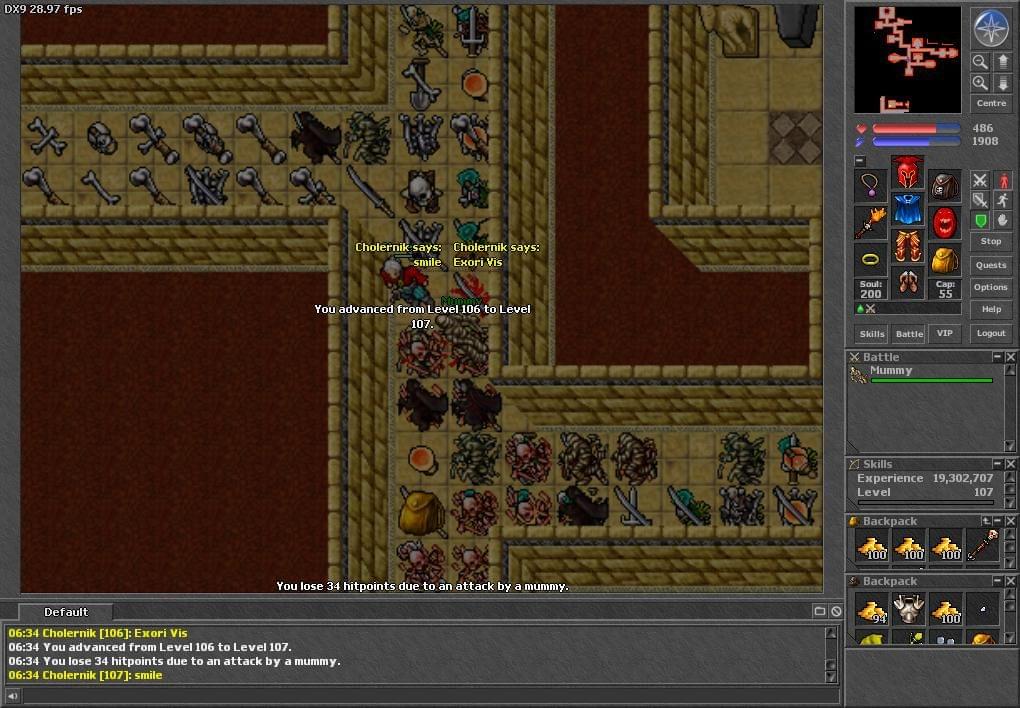Click the compass rose beside the minimap

point(990,27)
